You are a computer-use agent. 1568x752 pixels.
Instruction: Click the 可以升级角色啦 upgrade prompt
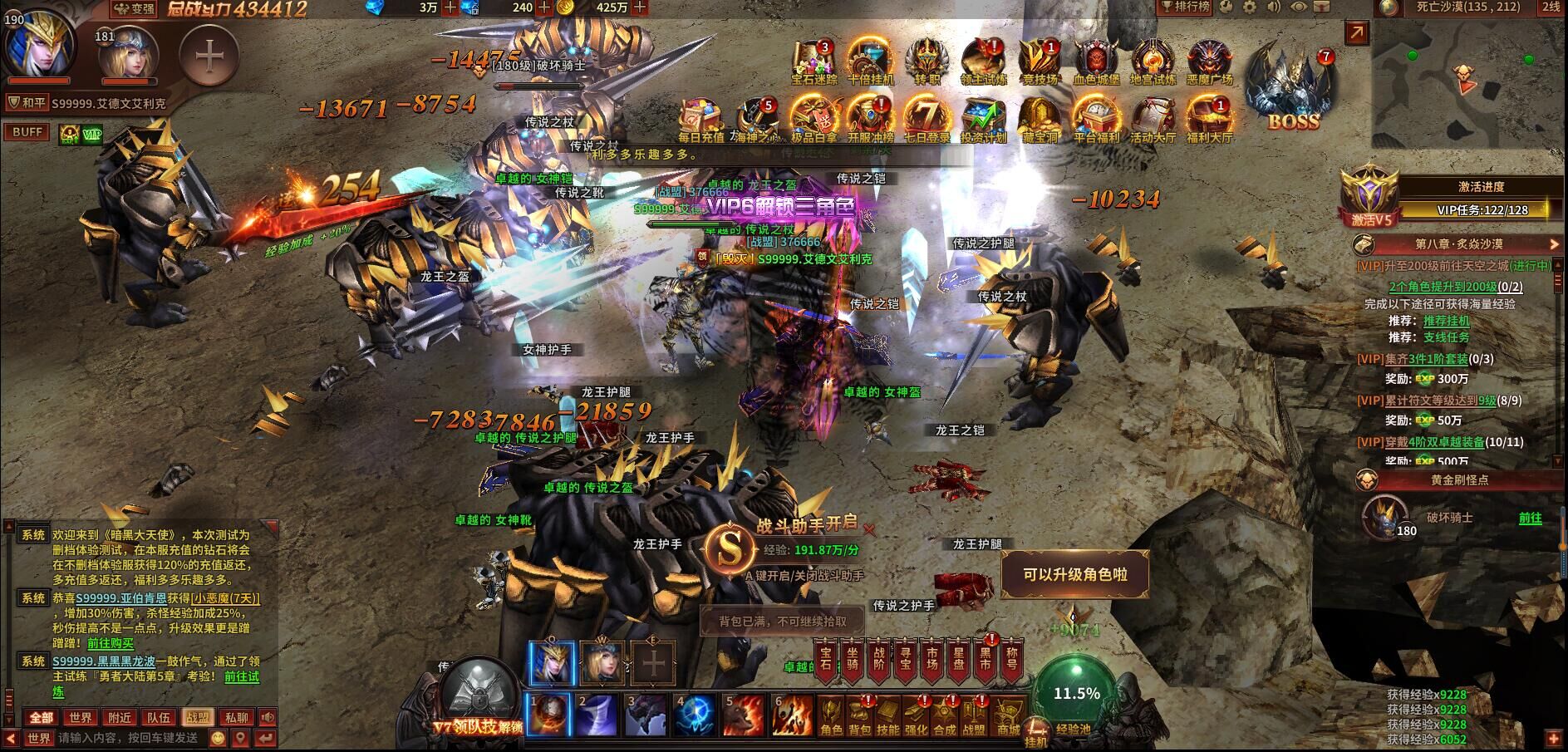point(1074,575)
